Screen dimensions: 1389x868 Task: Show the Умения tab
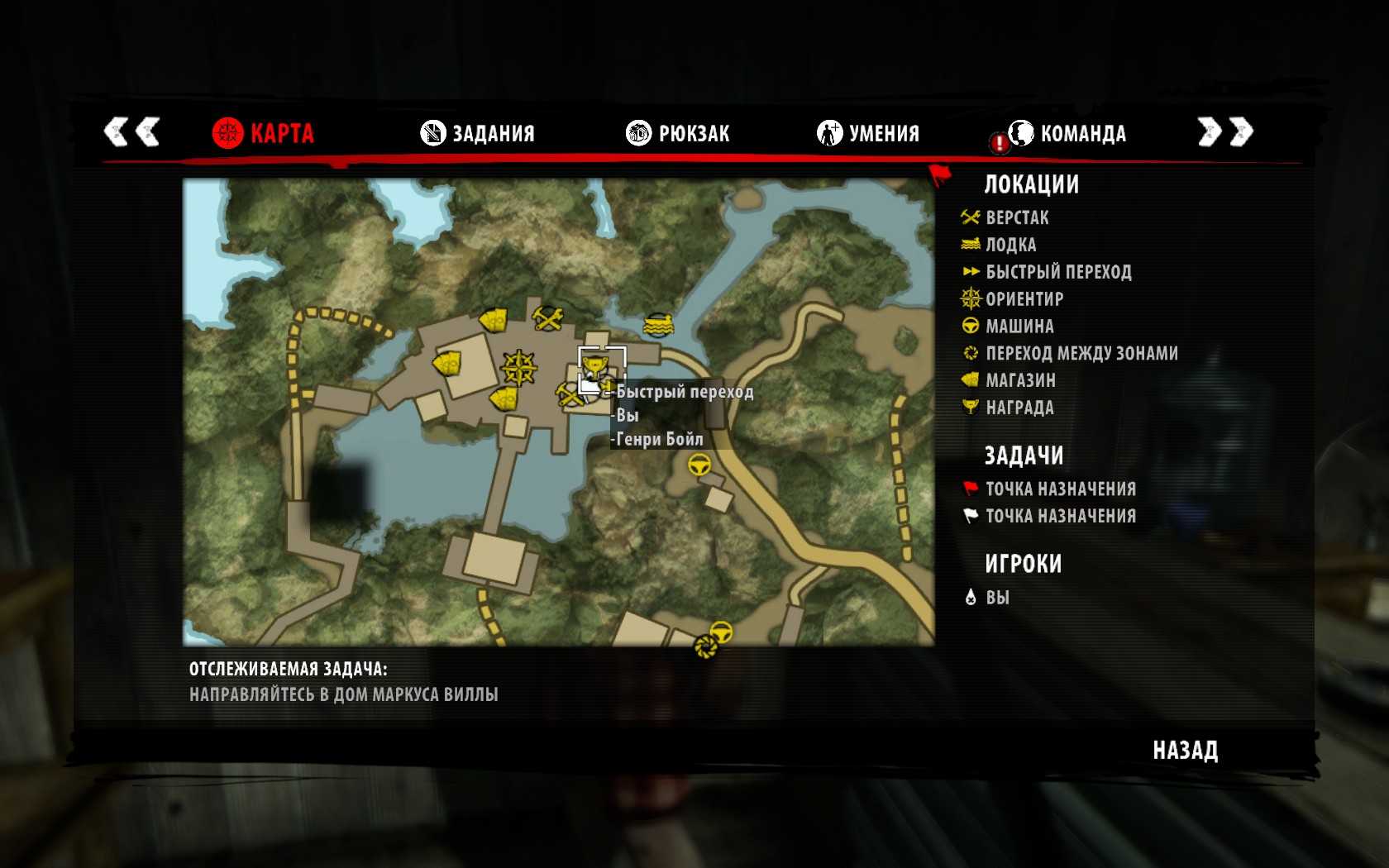pyautogui.click(x=868, y=133)
